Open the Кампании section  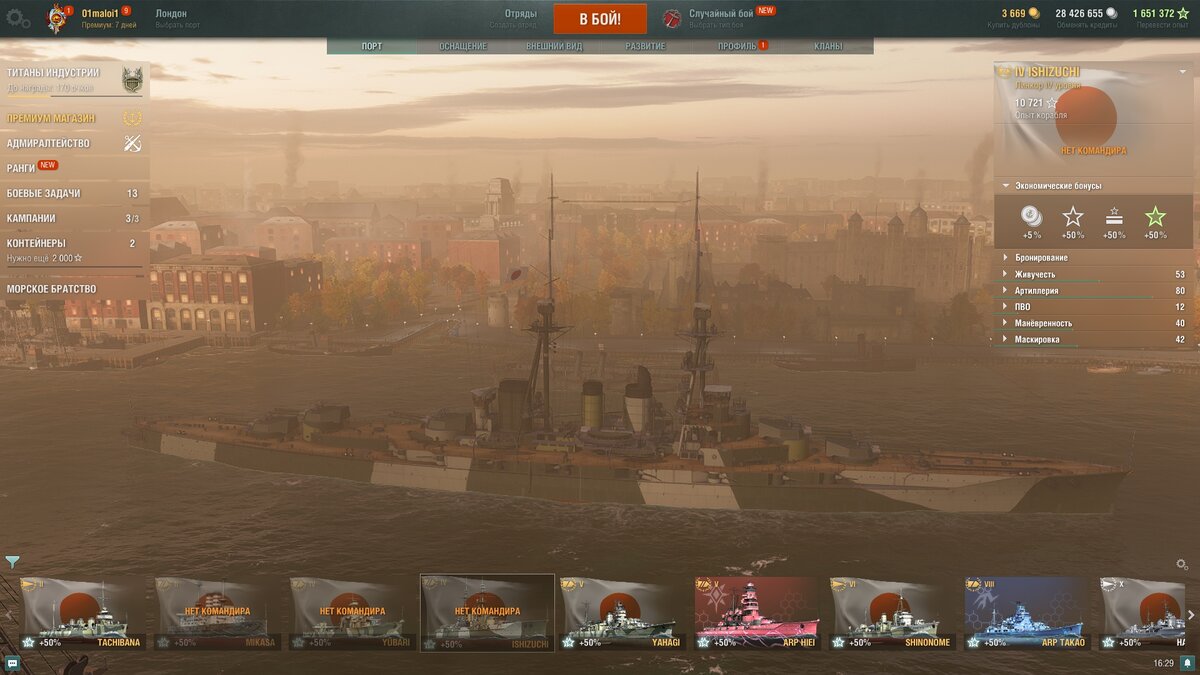point(32,218)
